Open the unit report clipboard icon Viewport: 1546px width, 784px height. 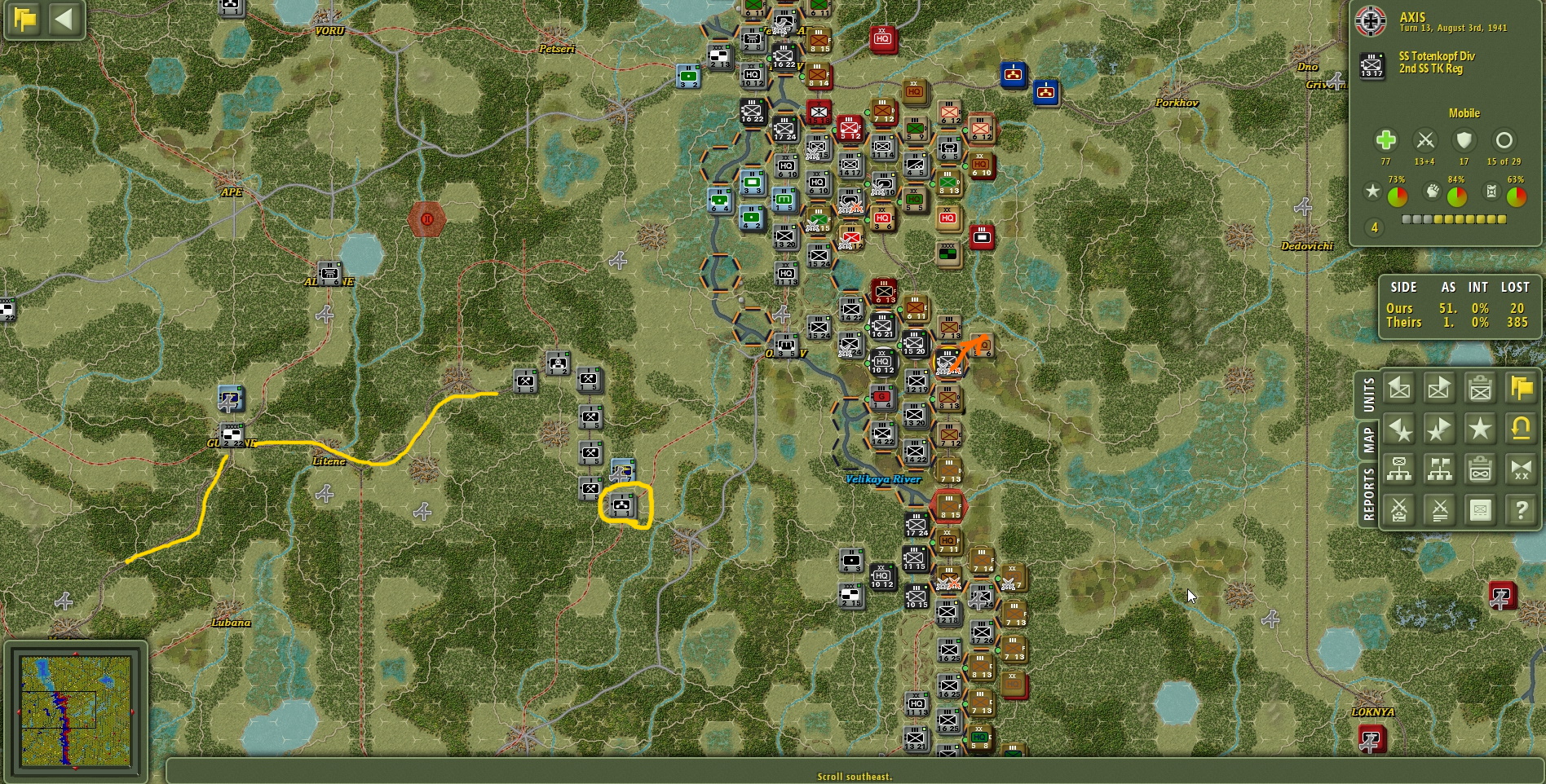tap(1480, 389)
